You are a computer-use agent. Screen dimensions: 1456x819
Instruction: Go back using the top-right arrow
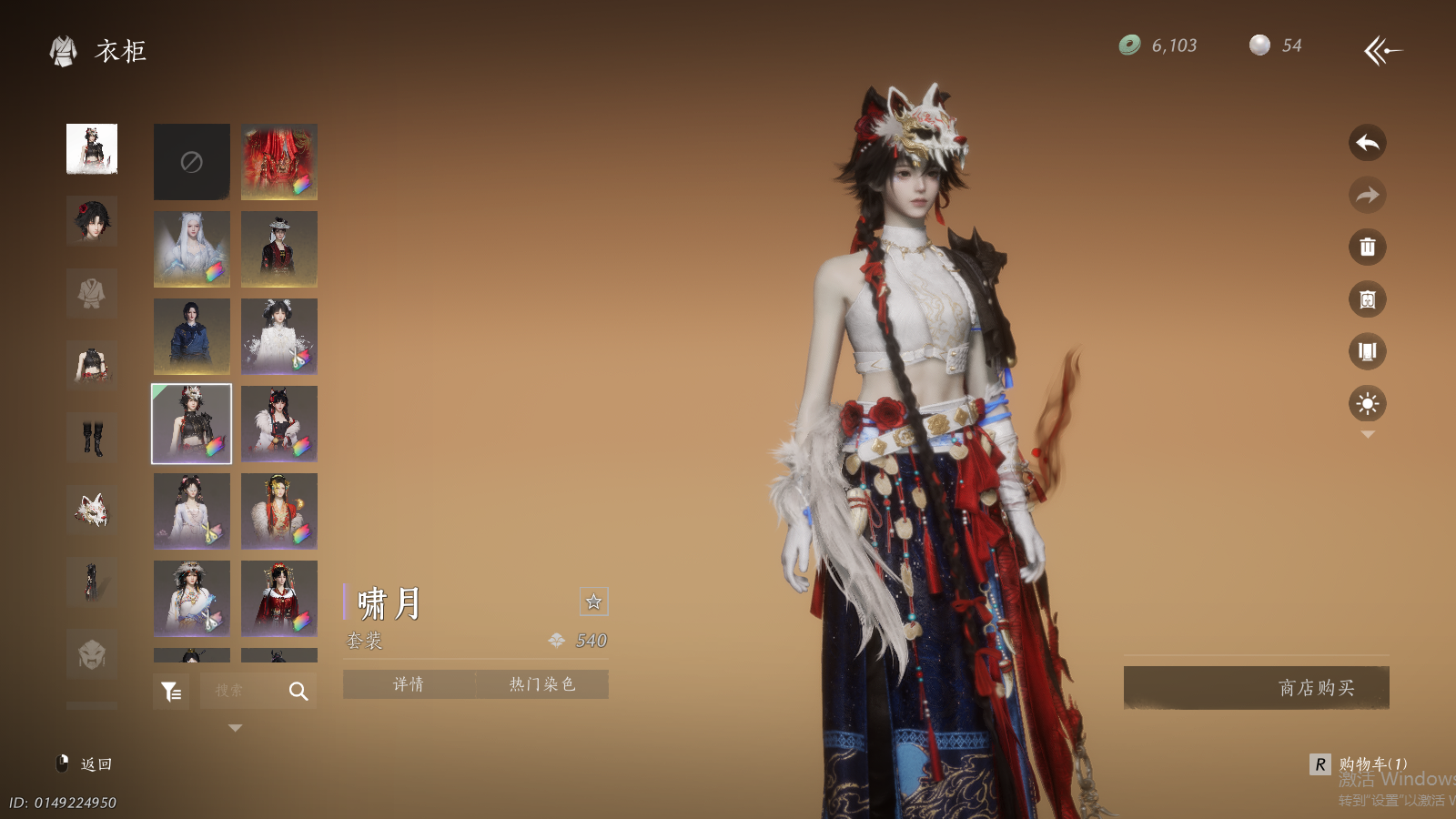click(x=1382, y=50)
